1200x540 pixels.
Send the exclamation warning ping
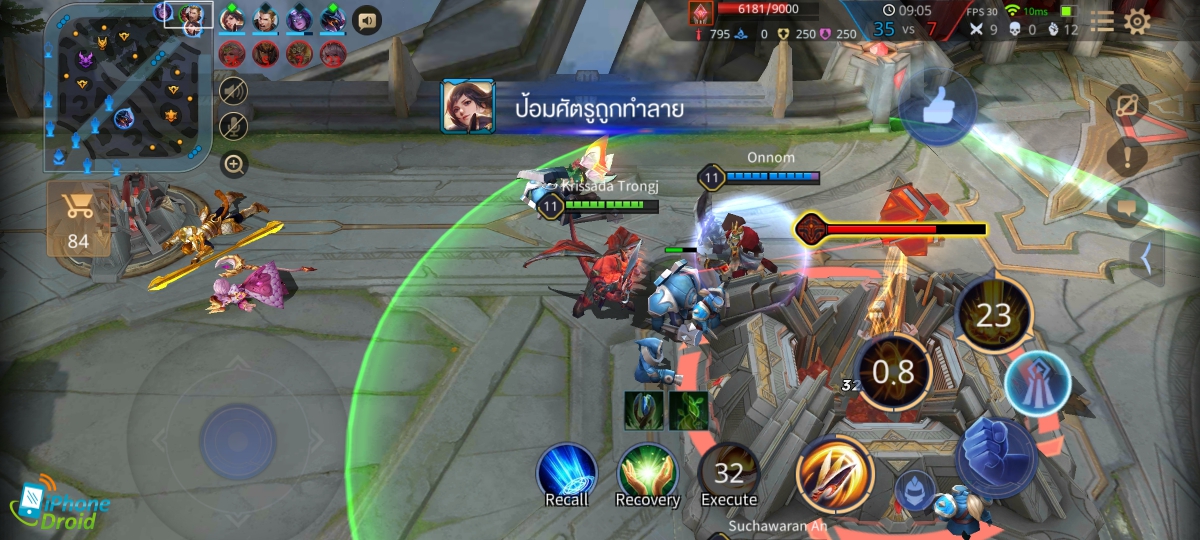pos(1127,156)
